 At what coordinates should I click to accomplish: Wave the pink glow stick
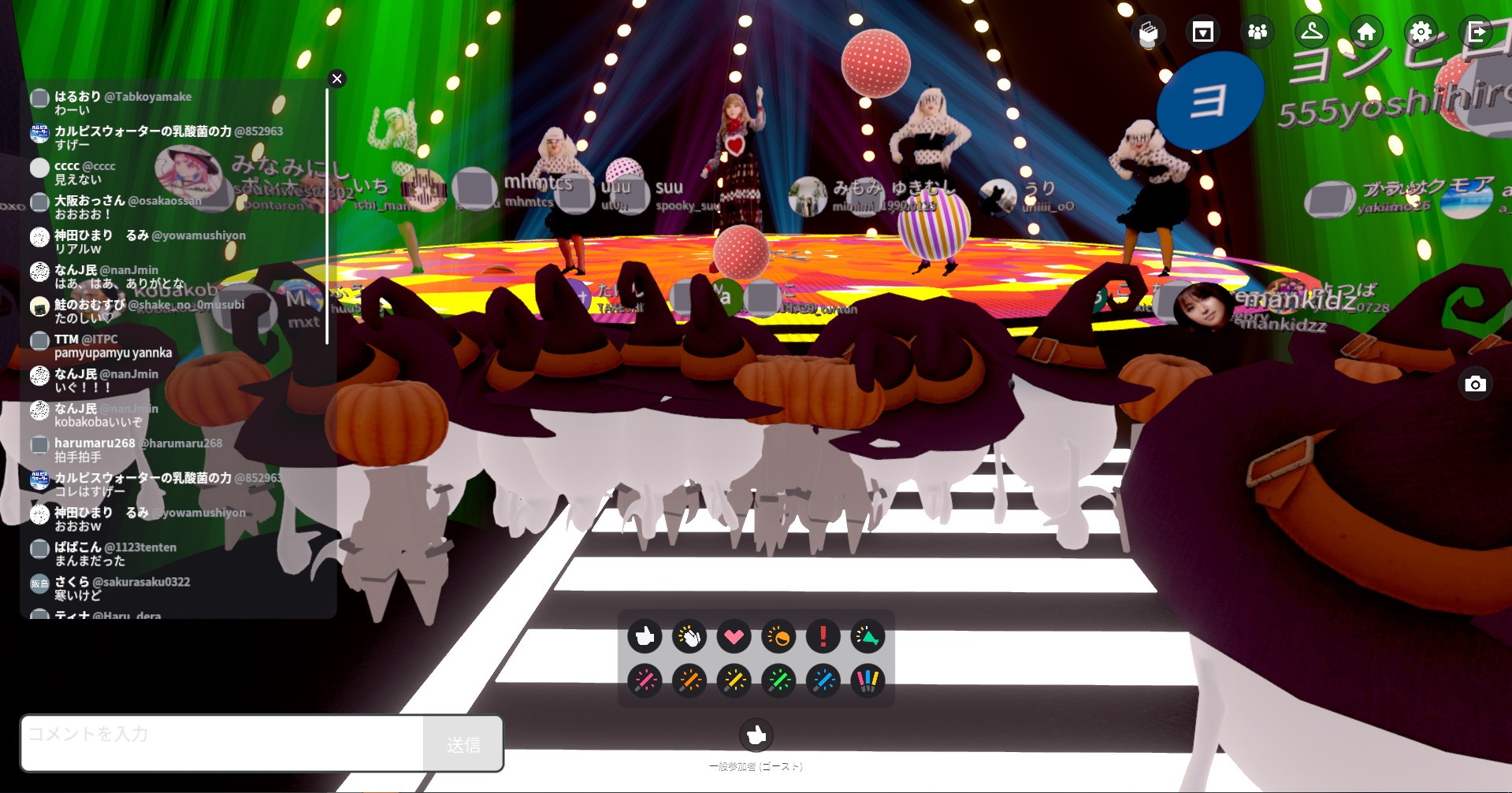pos(645,680)
